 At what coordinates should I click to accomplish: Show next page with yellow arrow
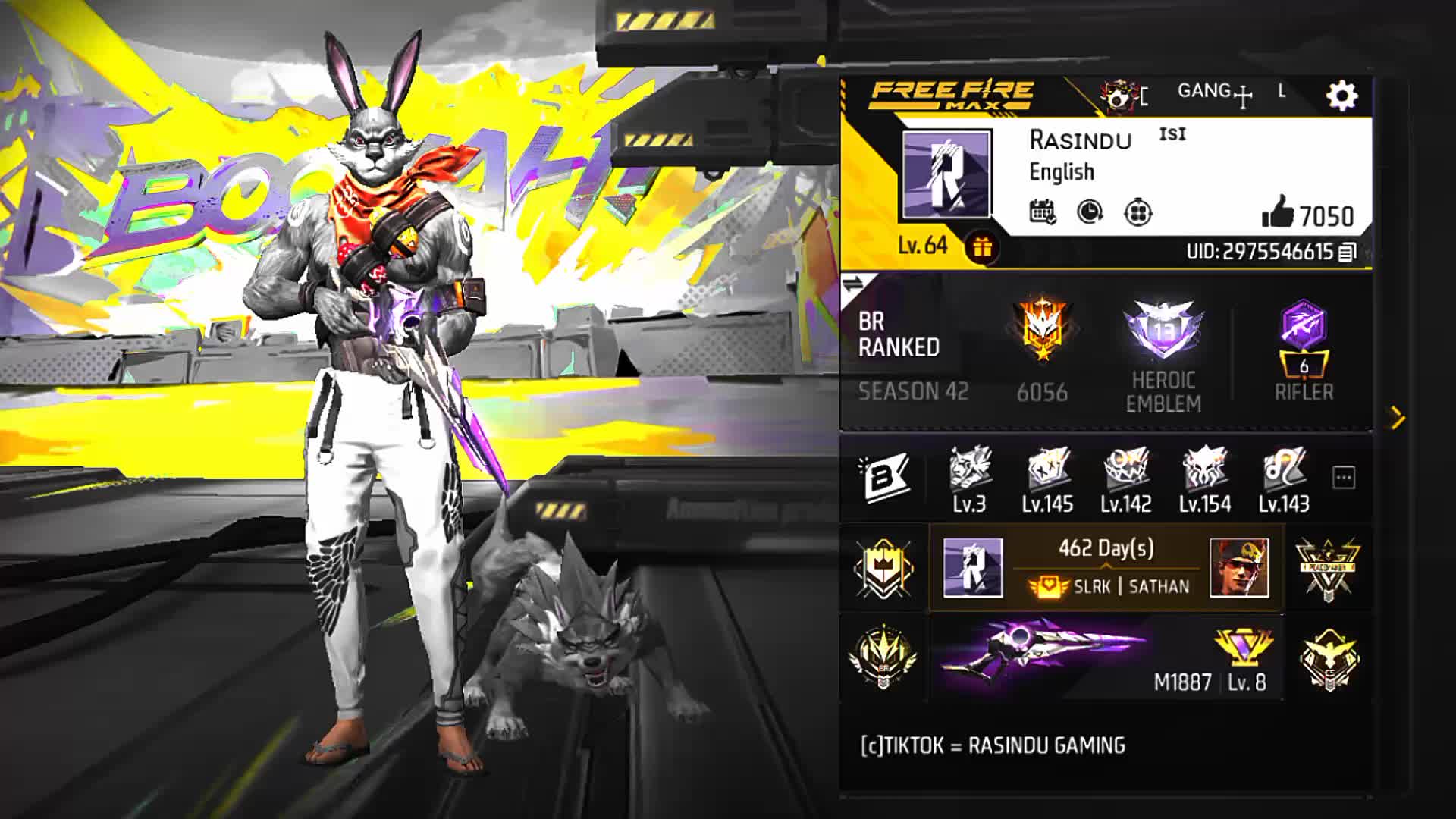[1397, 418]
